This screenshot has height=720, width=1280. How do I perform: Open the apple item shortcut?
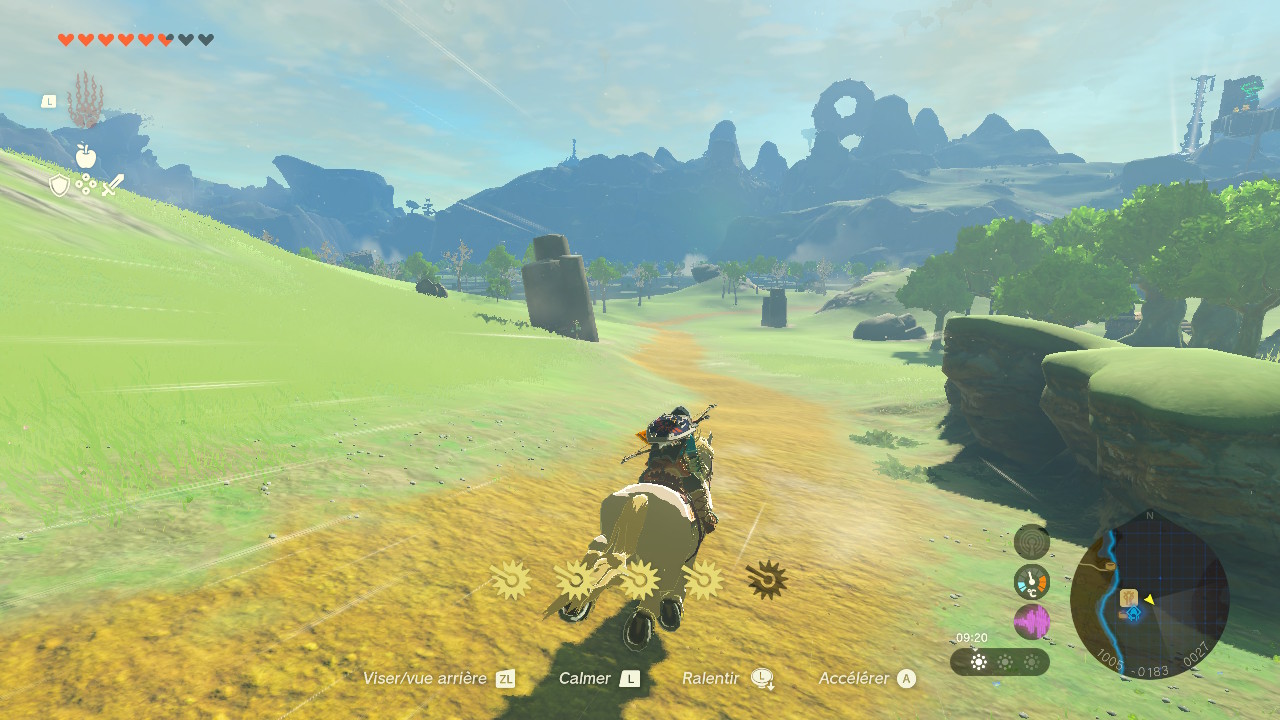click(x=86, y=156)
